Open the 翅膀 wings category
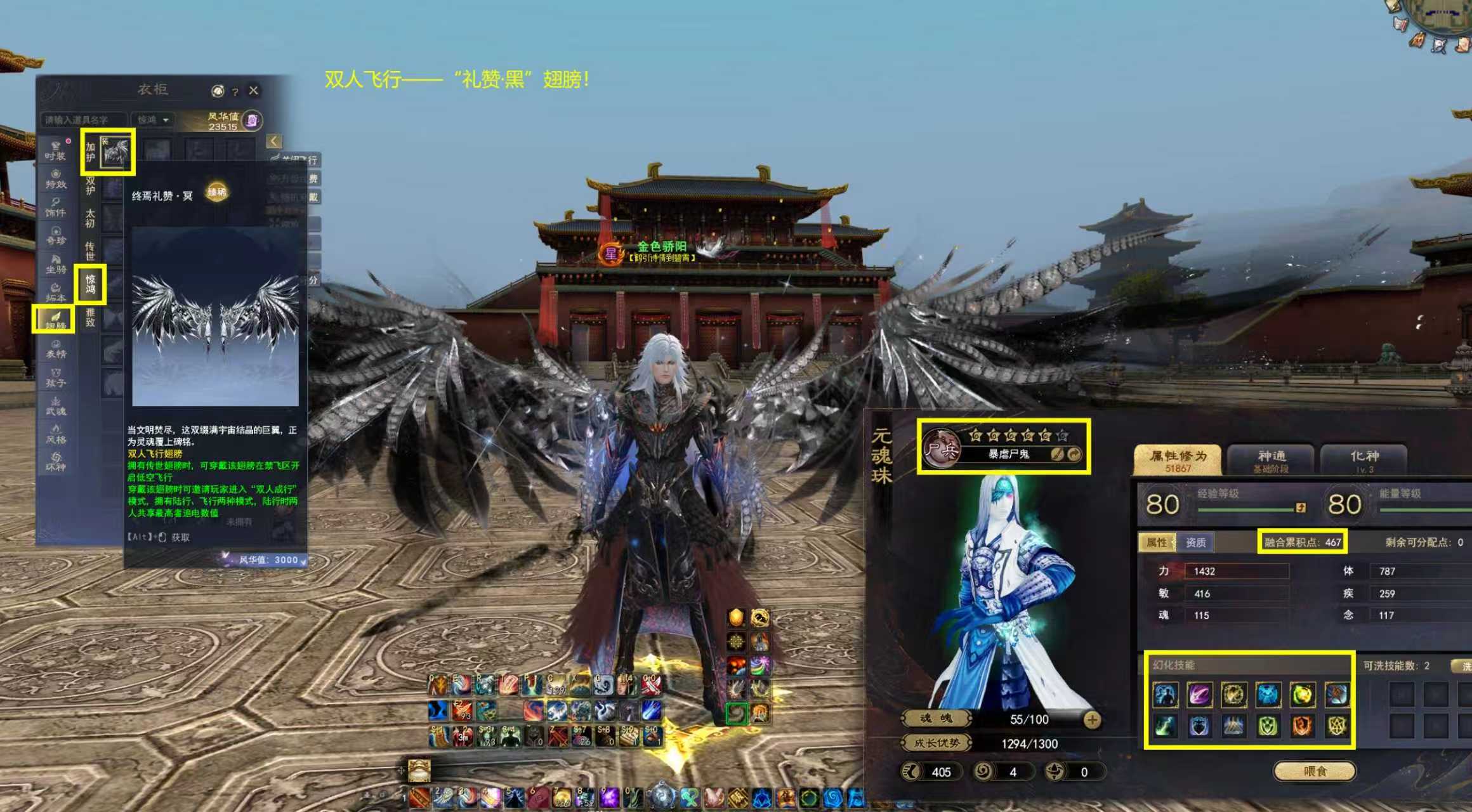 click(55, 319)
